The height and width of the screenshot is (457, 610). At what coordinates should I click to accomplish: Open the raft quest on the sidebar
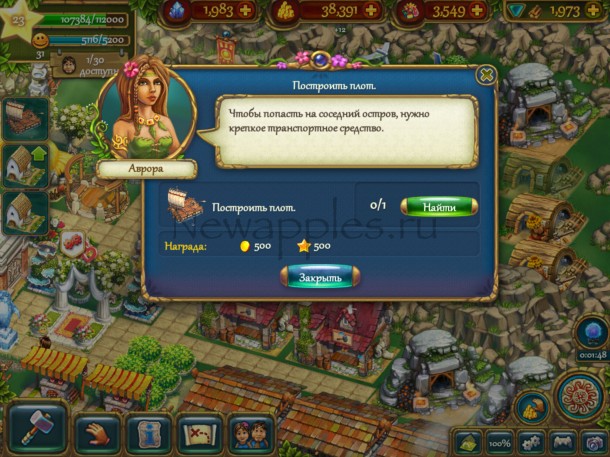(x=26, y=118)
